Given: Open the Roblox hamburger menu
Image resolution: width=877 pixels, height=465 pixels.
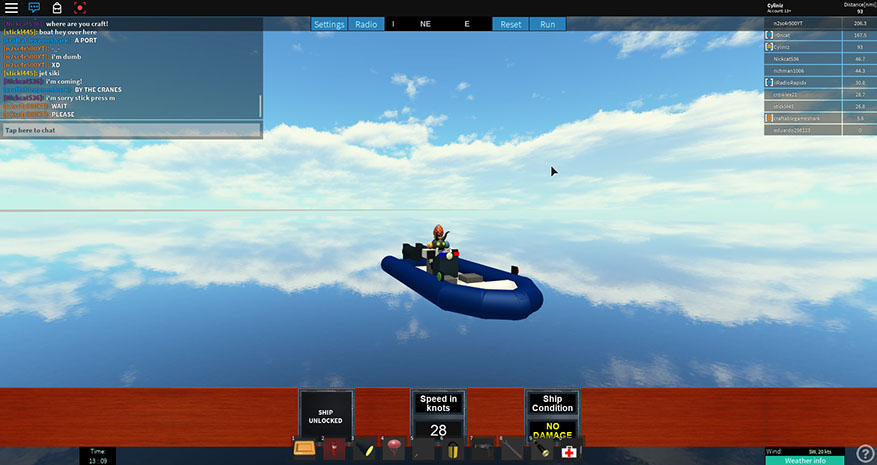Looking at the screenshot, I should click(x=11, y=8).
